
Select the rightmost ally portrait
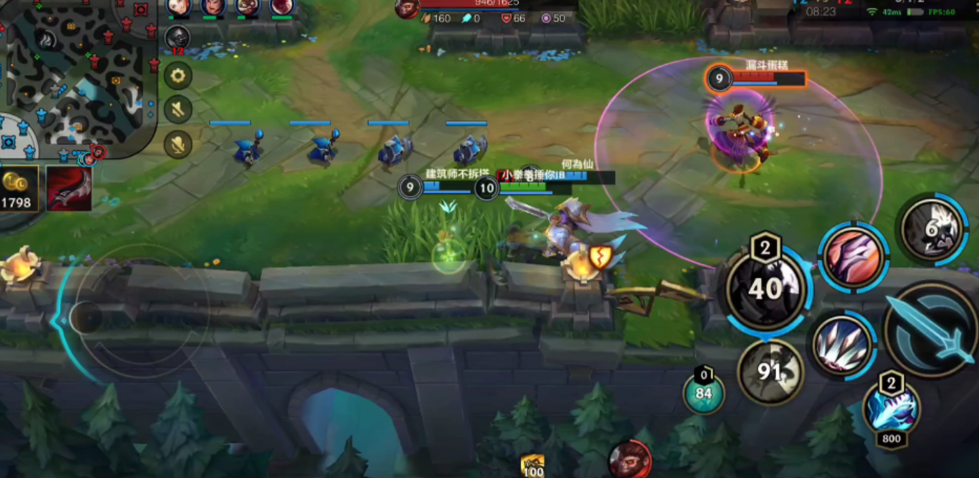pos(281,8)
